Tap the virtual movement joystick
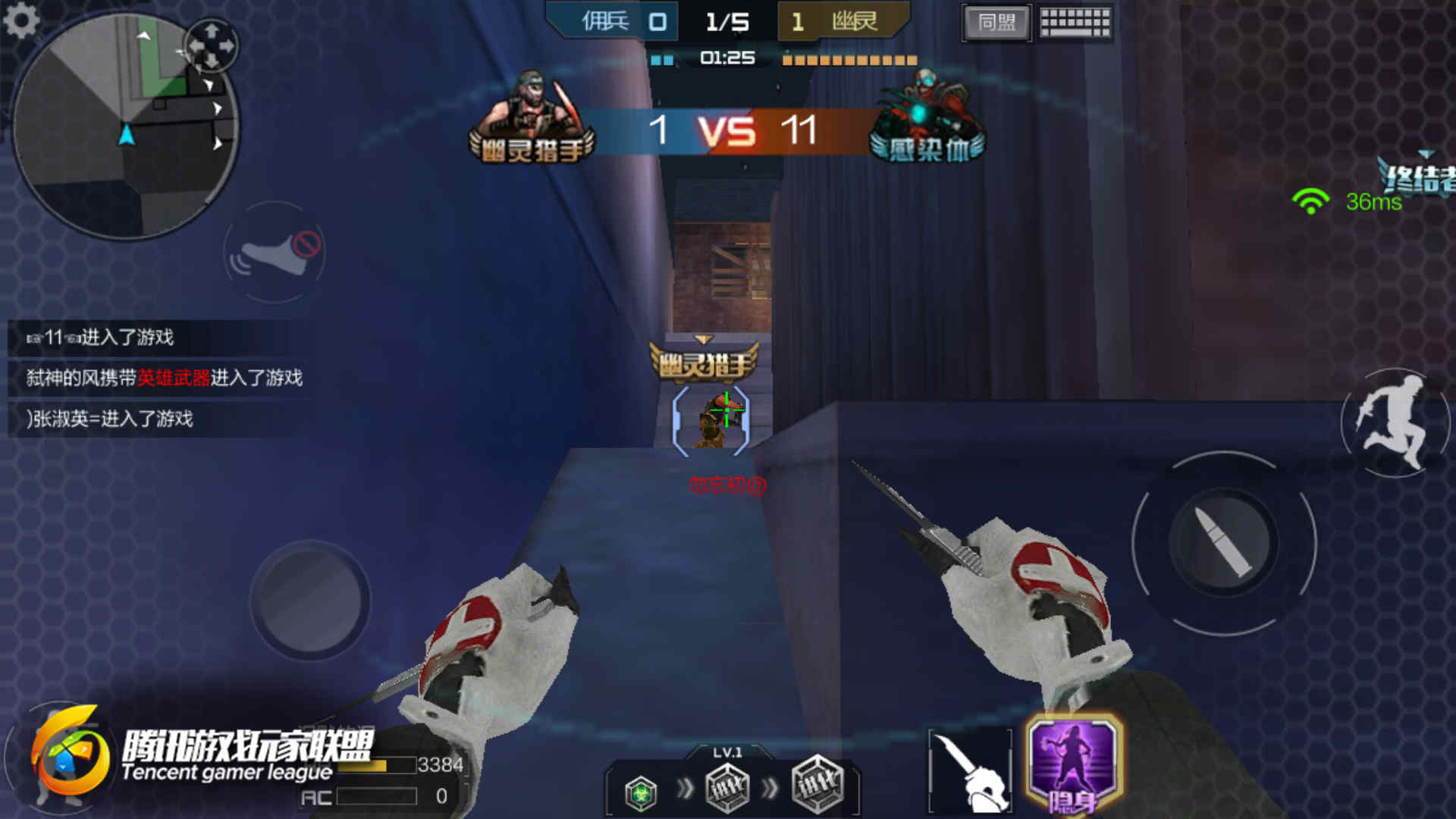1456x819 pixels. tap(310, 600)
